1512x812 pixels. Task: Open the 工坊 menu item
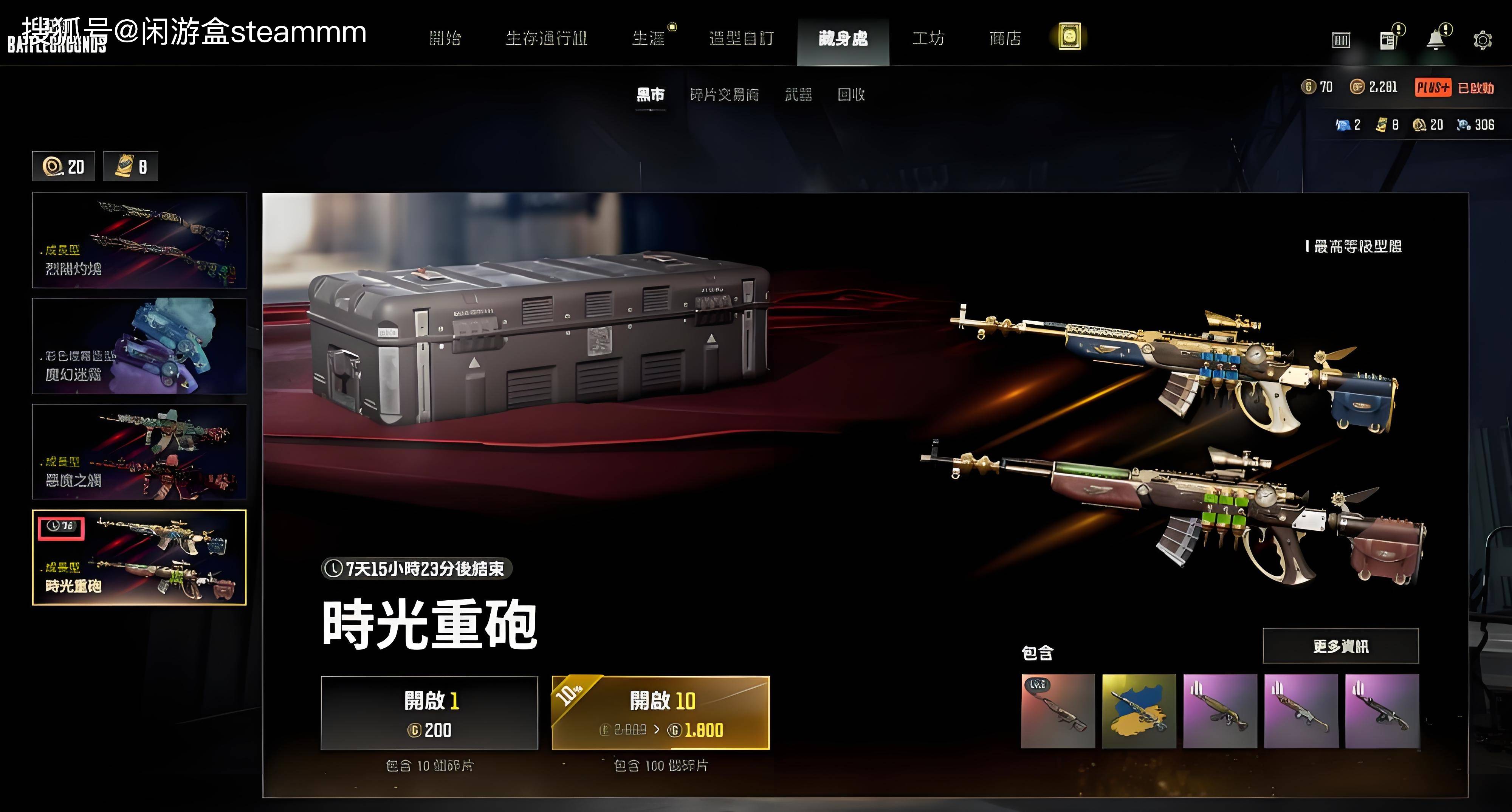[x=930, y=38]
